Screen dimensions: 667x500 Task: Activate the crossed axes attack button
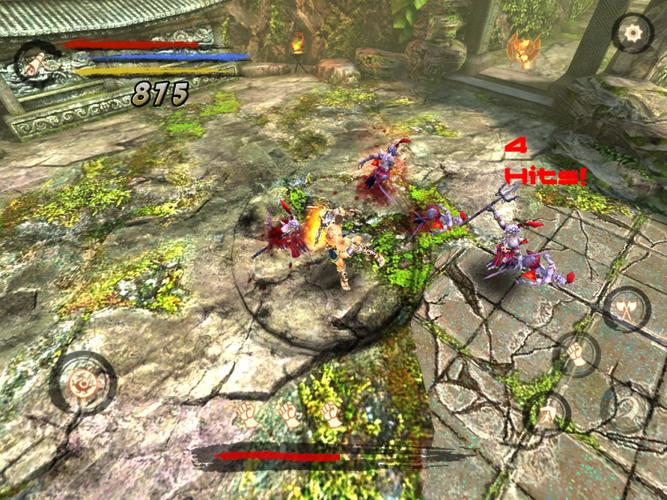tap(627, 309)
